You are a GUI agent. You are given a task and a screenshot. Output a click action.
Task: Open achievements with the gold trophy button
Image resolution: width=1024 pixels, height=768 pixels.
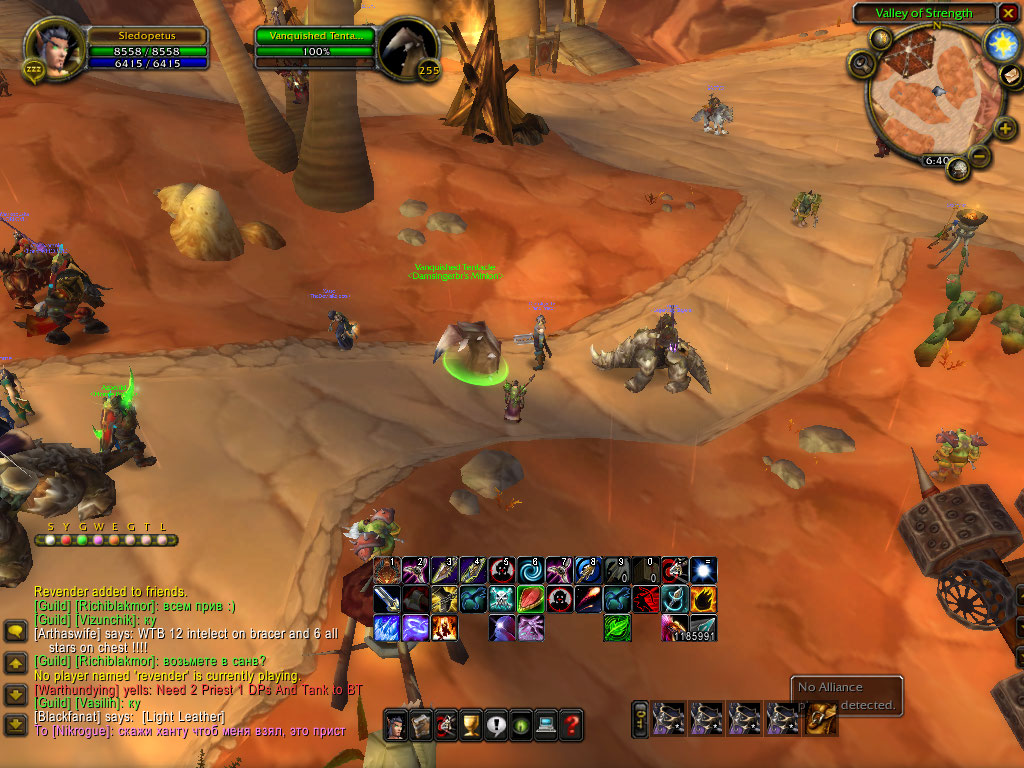(x=471, y=724)
